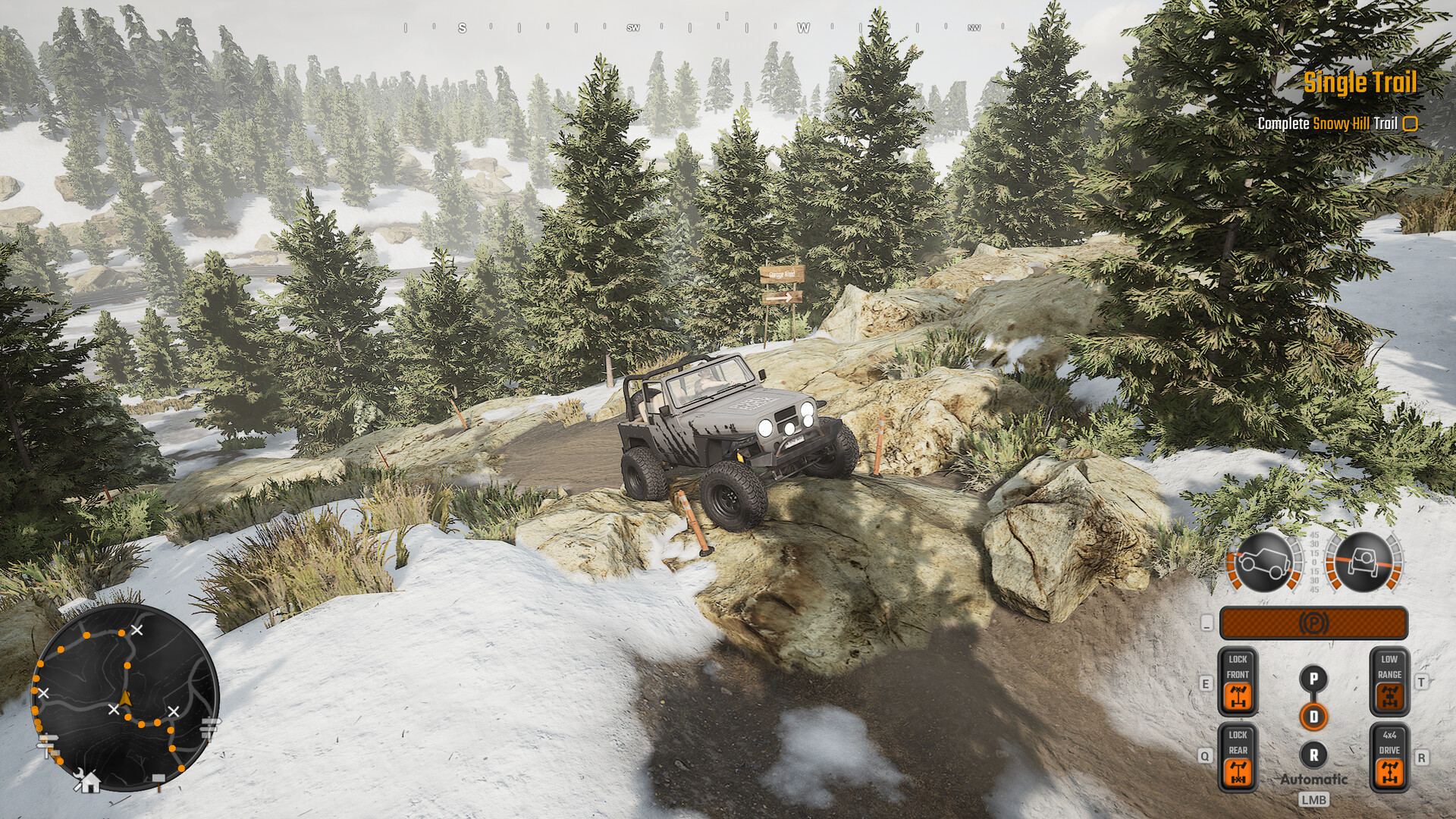Click the W marker on the compass strip

point(802,29)
